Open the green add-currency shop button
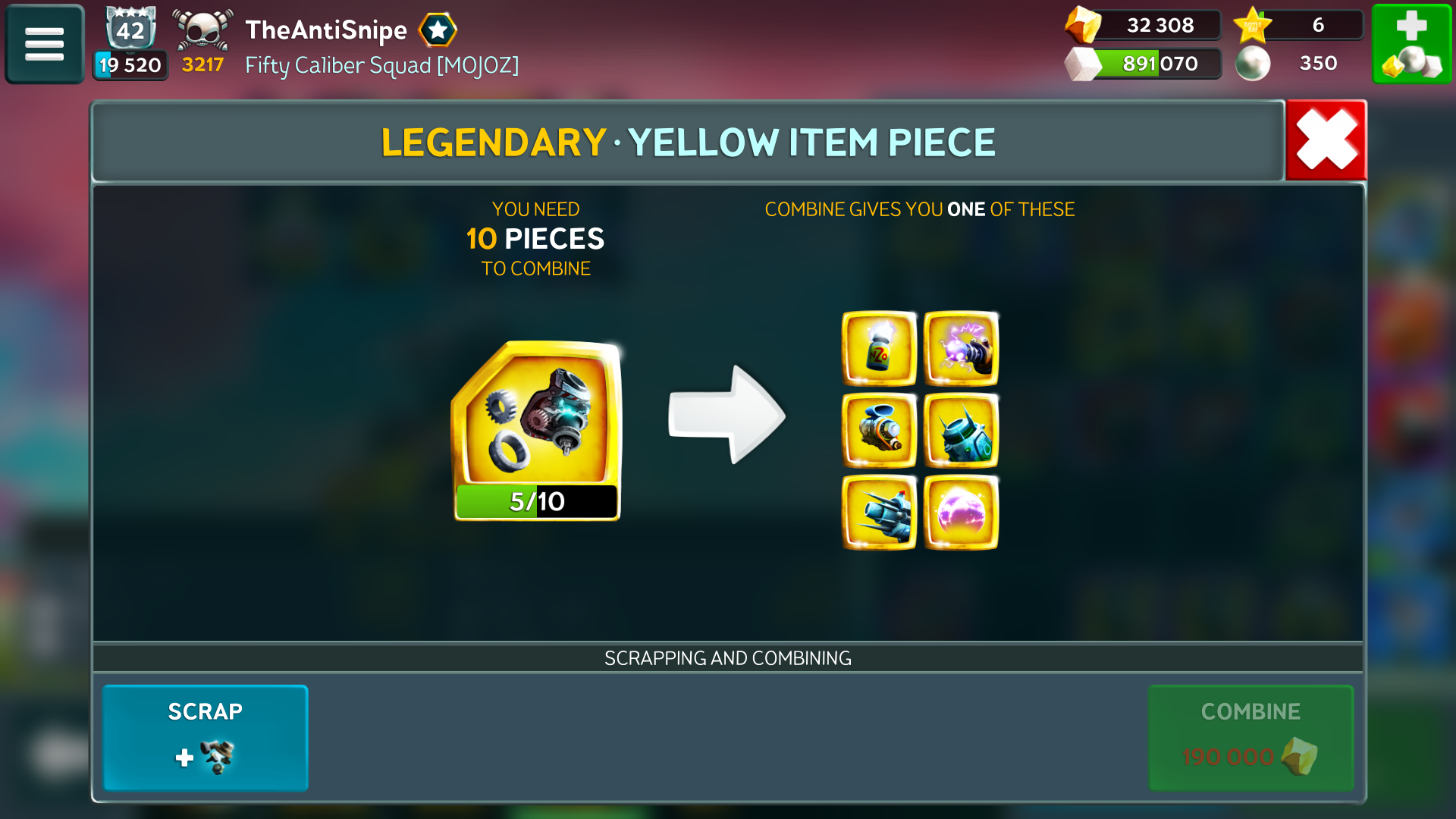 point(1411,44)
